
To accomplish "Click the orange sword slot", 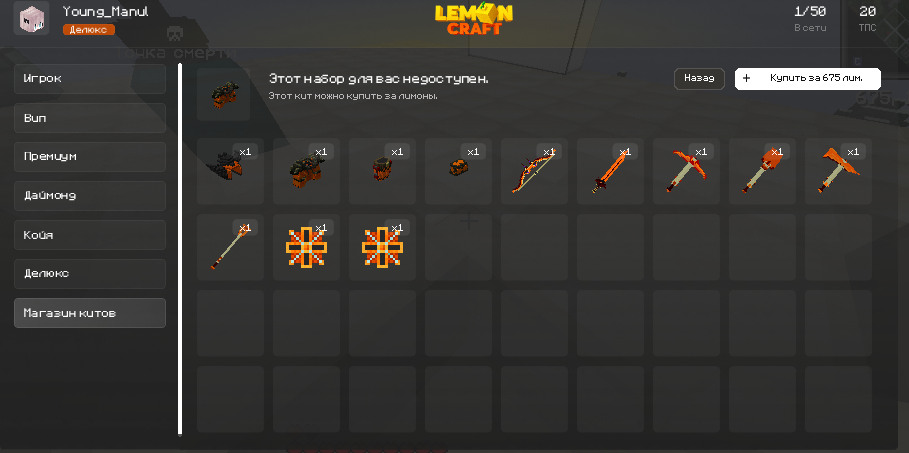I will coord(610,171).
